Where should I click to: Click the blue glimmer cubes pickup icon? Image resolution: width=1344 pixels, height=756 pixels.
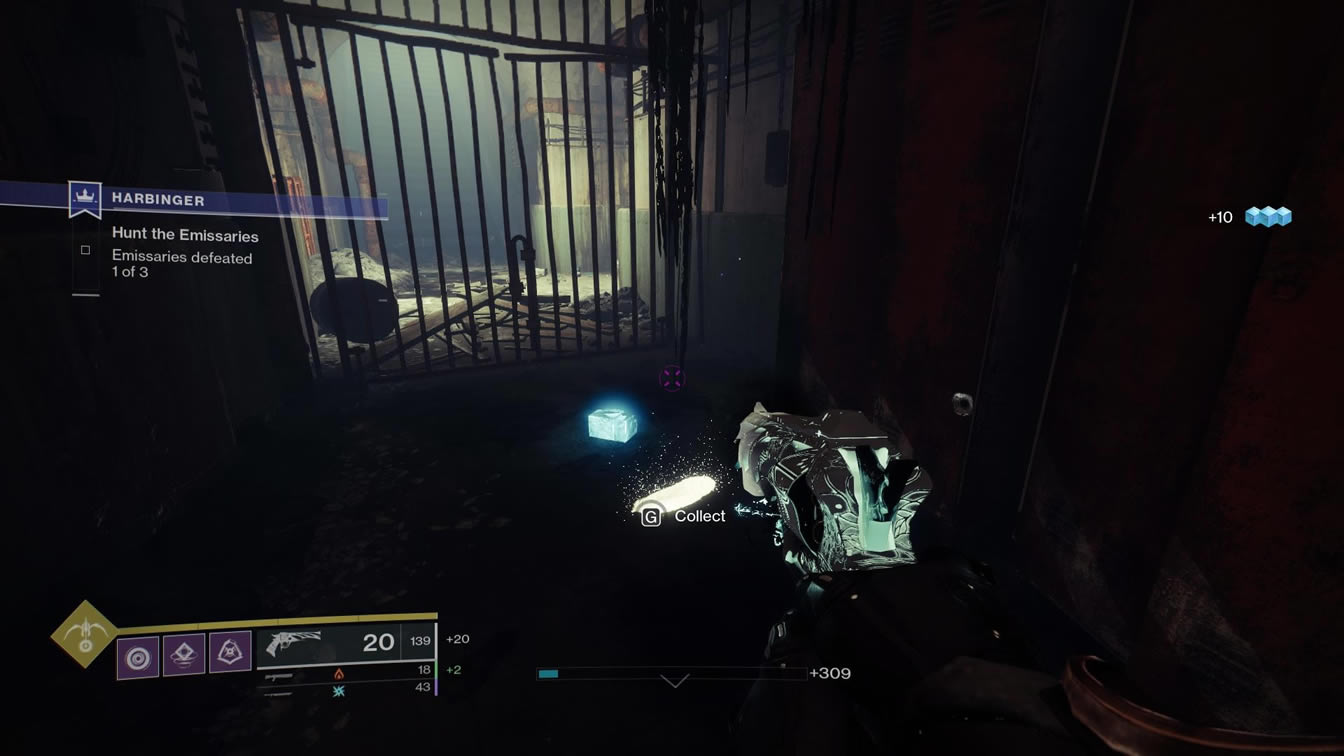pyautogui.click(x=1268, y=216)
